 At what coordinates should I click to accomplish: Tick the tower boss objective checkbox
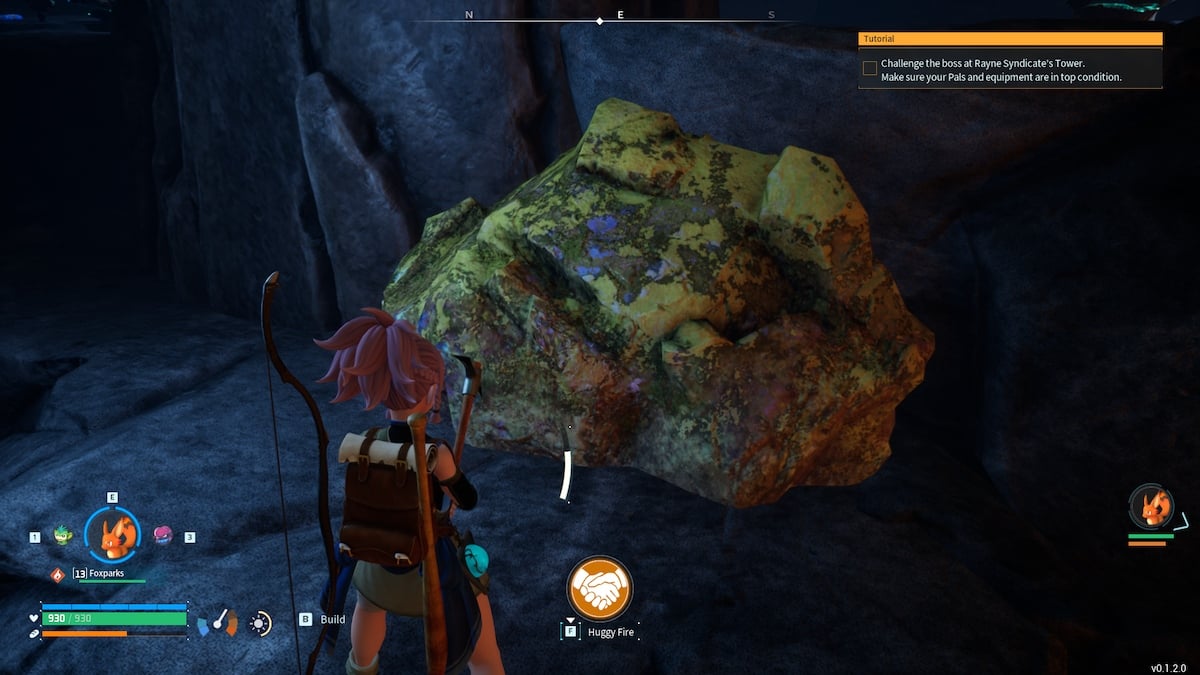(870, 68)
